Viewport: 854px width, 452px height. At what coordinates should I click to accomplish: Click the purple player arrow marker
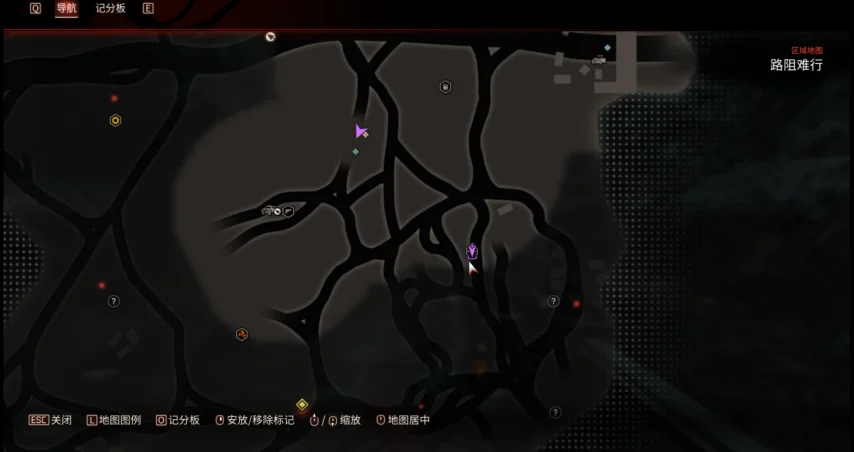coord(360,131)
